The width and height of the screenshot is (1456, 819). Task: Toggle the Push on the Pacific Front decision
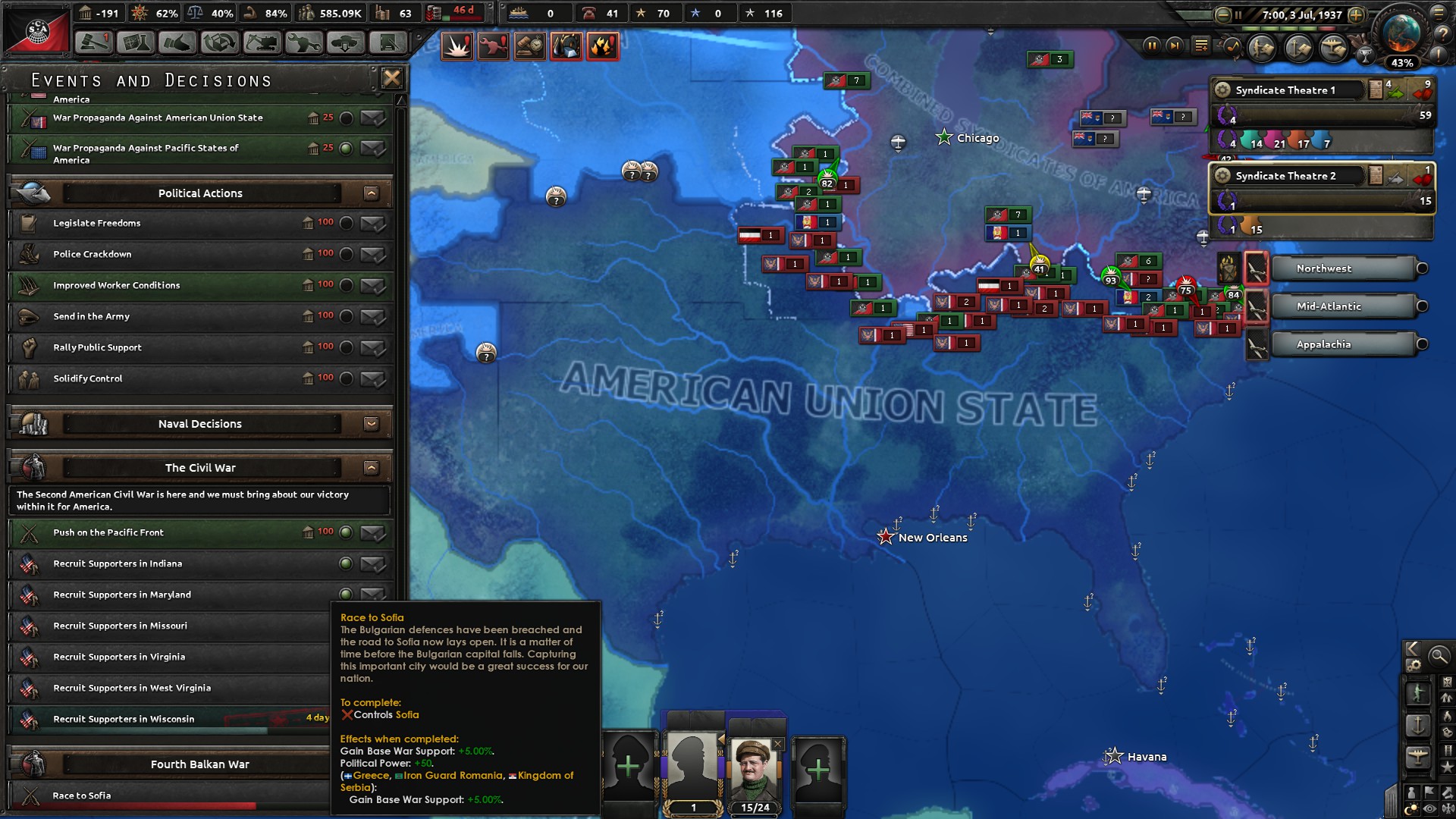pos(347,532)
